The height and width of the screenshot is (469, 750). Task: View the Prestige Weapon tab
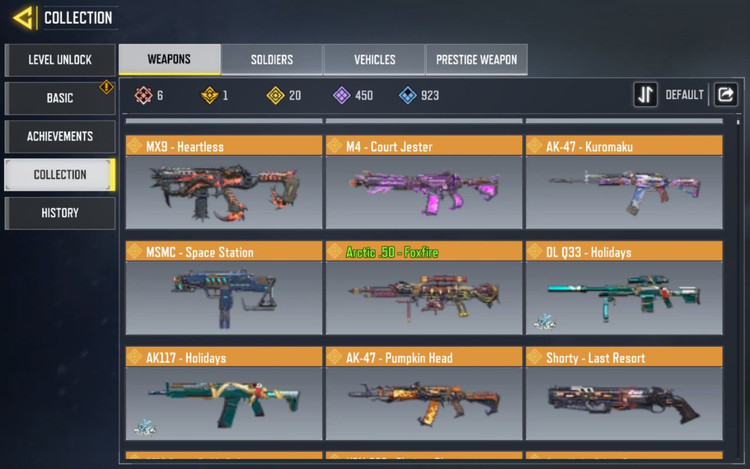coord(476,59)
